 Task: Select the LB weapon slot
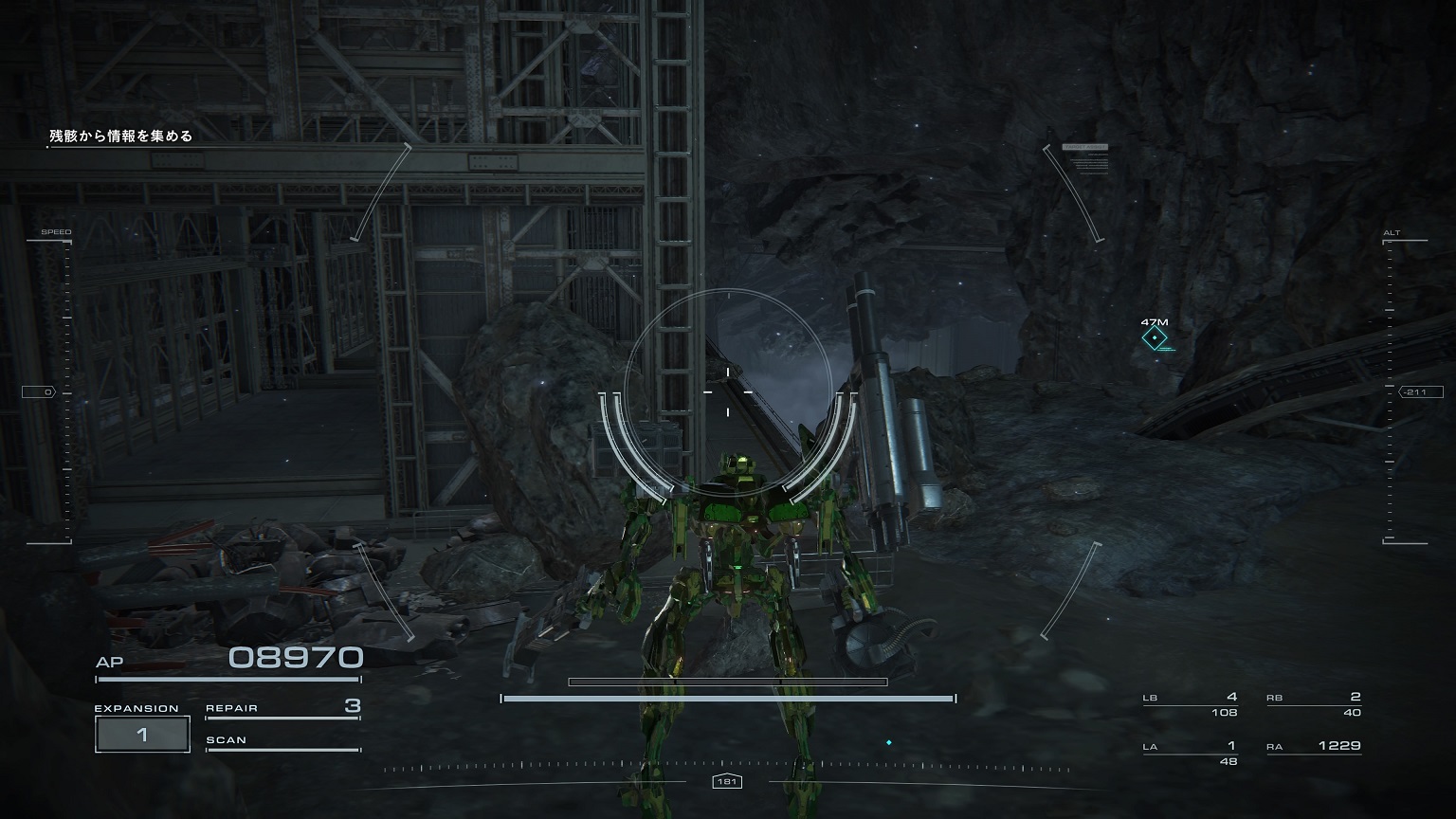tap(1191, 704)
